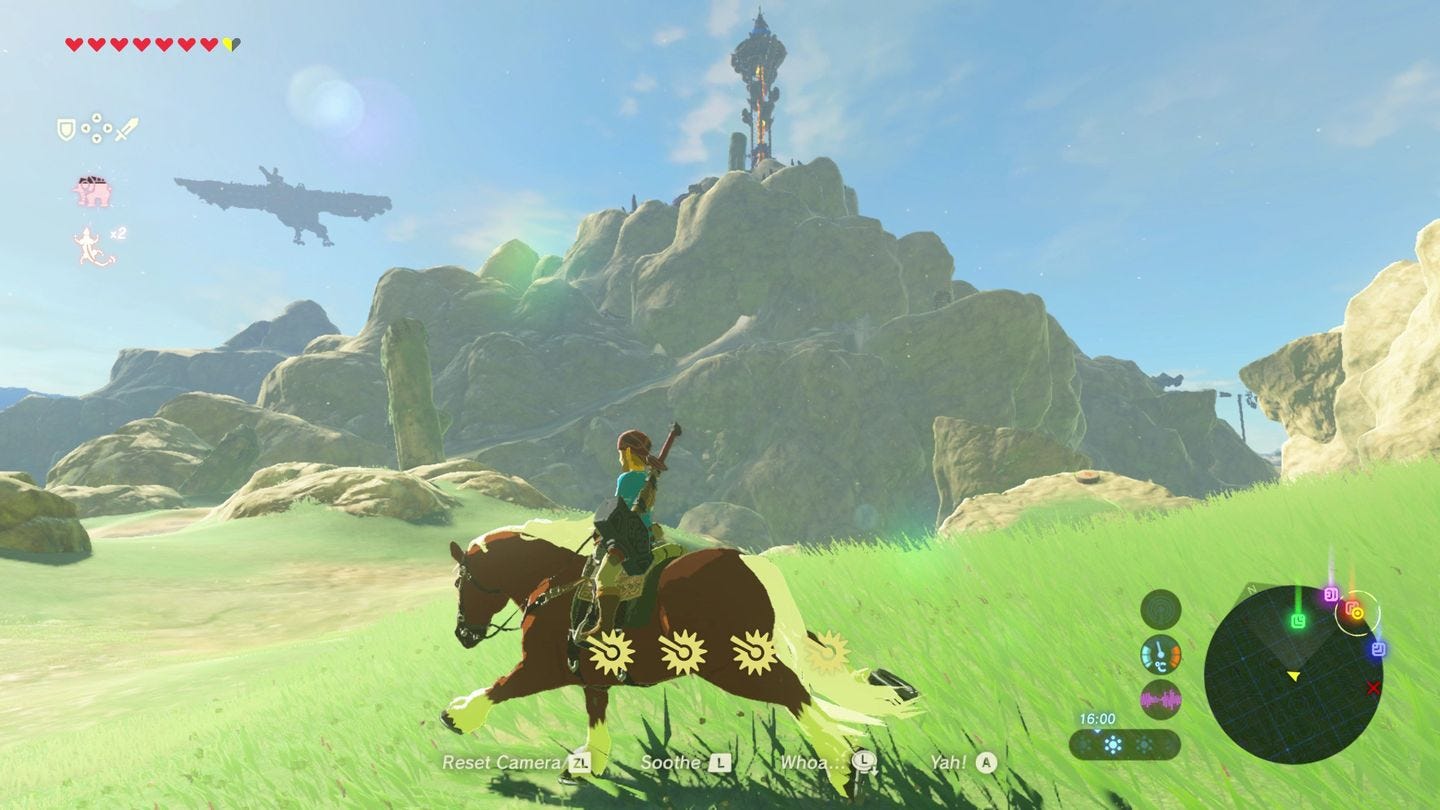Select the shield icon in the HUD

tap(66, 127)
